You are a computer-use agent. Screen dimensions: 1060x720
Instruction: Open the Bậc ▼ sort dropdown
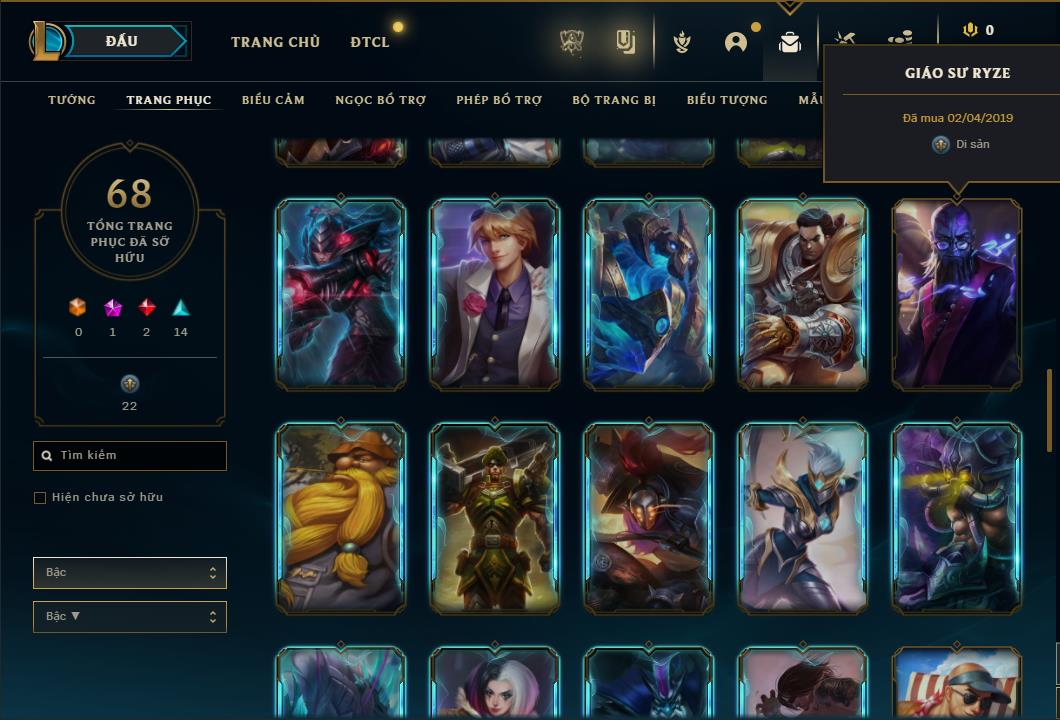130,617
